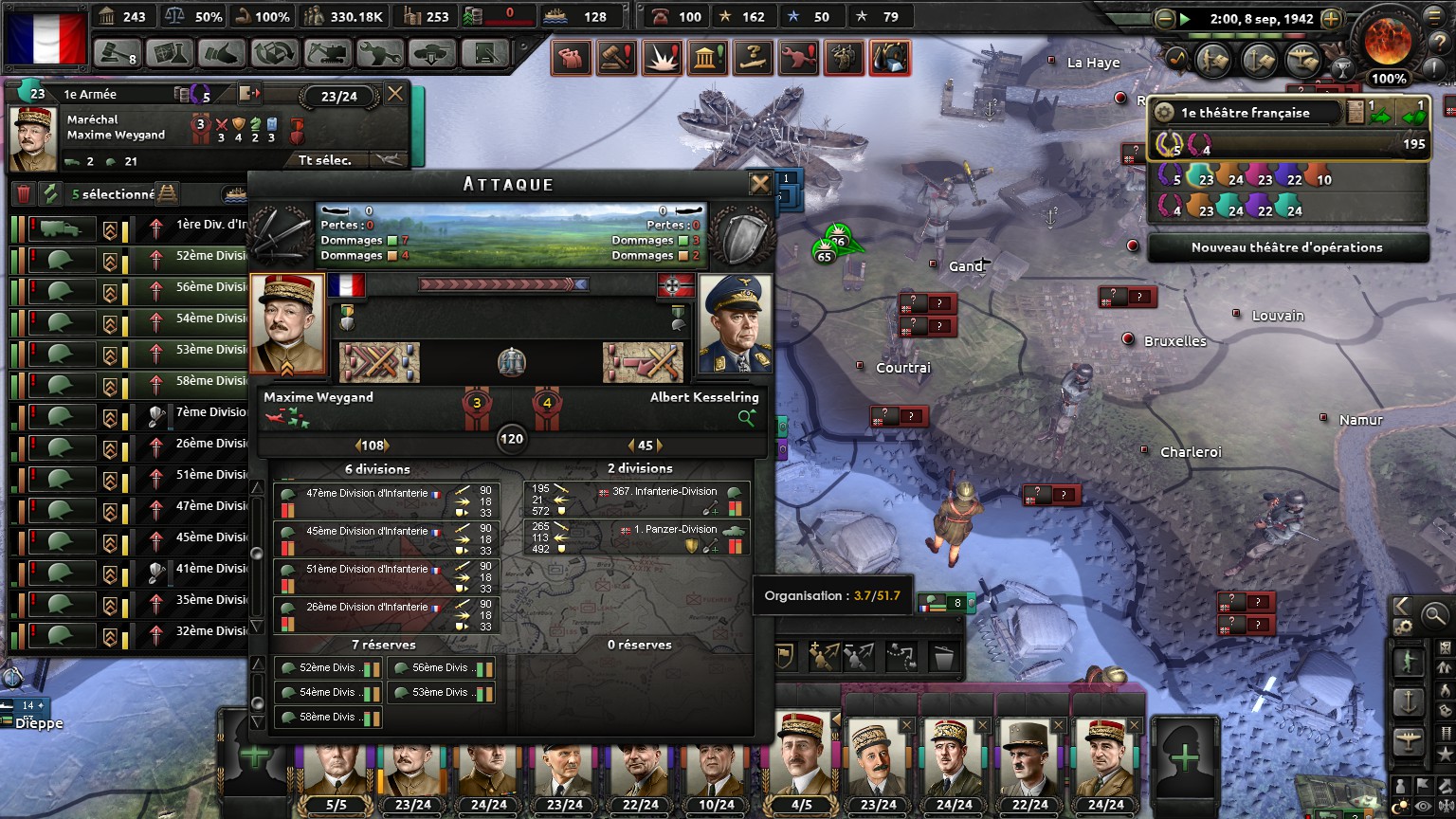The width and height of the screenshot is (1456, 819).
Task: Click the Tt sélec. button
Action: (x=325, y=160)
